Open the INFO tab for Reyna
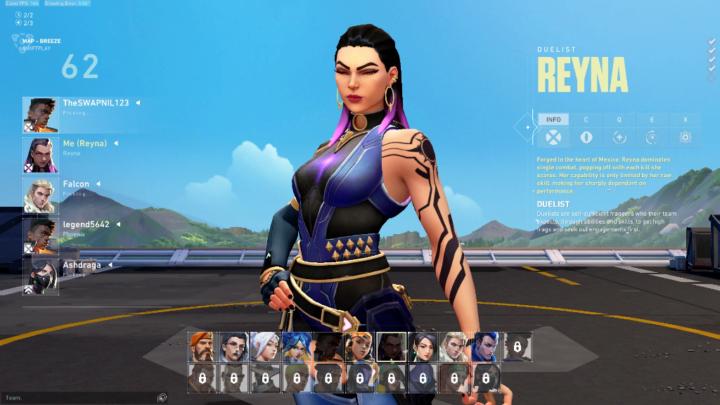The width and height of the screenshot is (720, 405). 552,119
